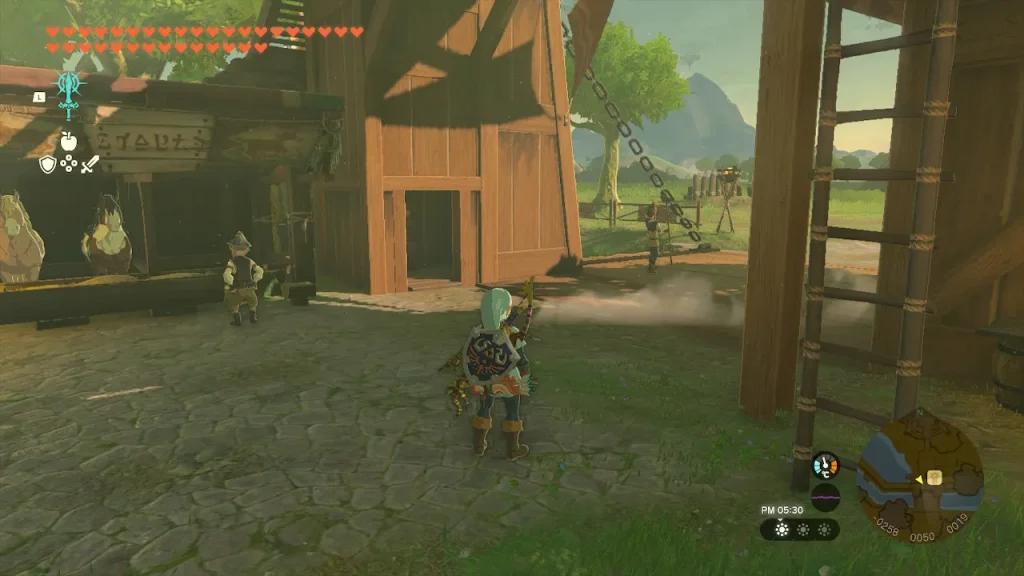The image size is (1024, 576).
Task: Click the purple noise level indicator
Action: (x=825, y=495)
